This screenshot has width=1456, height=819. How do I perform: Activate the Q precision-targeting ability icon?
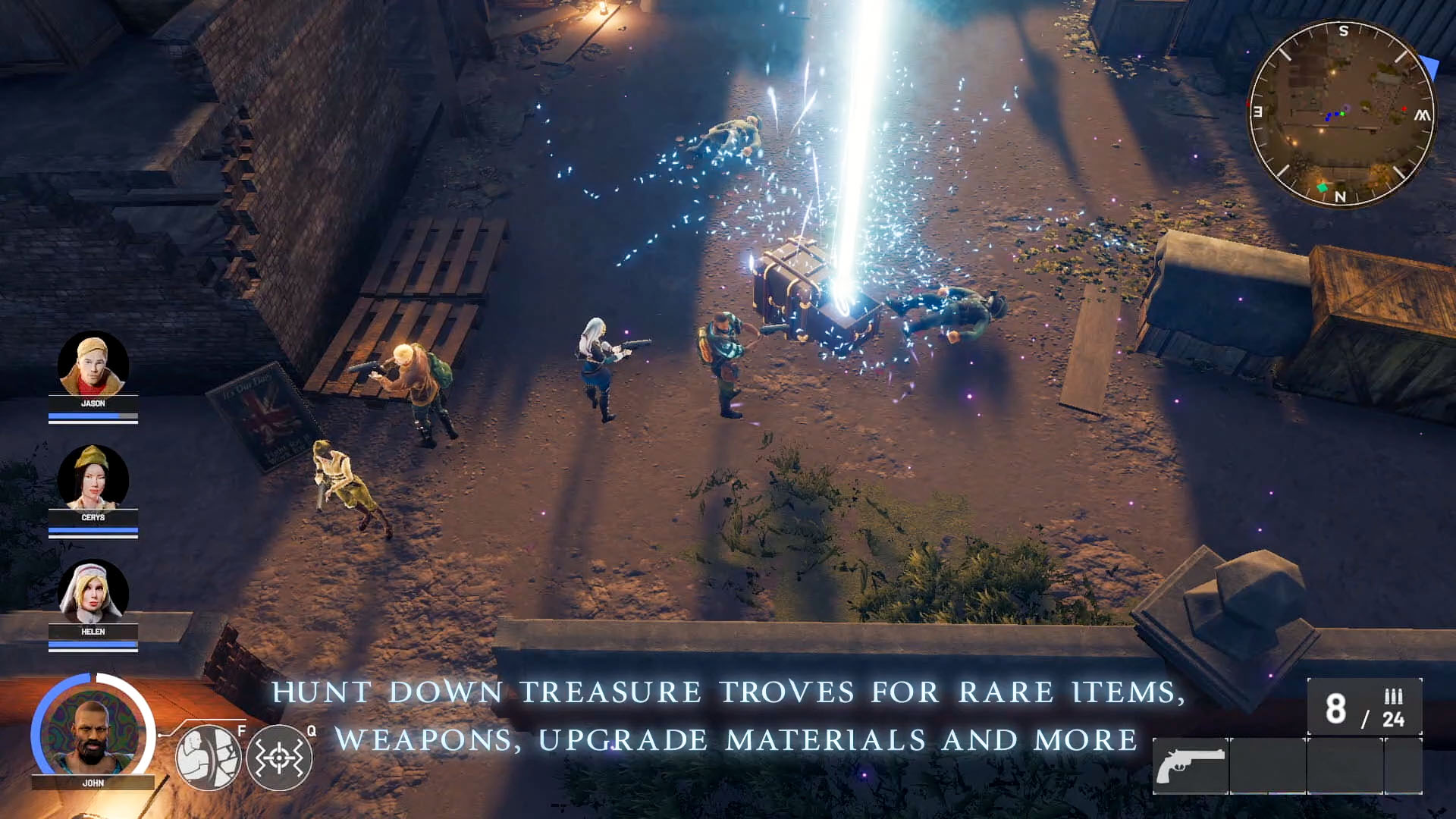tap(281, 756)
